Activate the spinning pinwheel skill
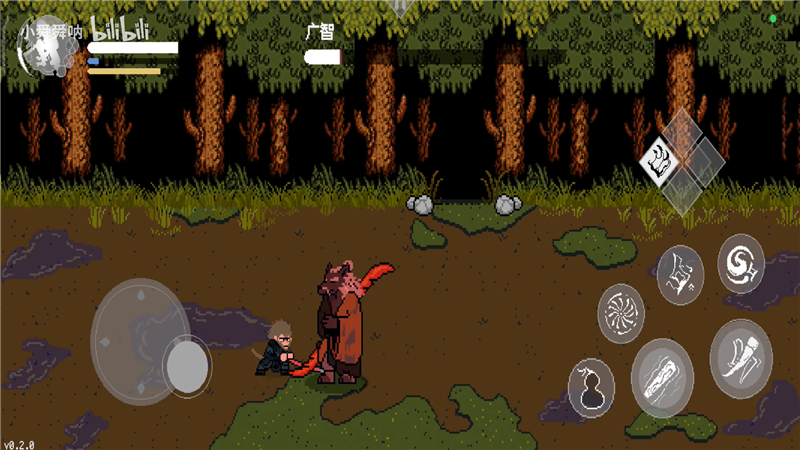The image size is (800, 450). click(621, 313)
